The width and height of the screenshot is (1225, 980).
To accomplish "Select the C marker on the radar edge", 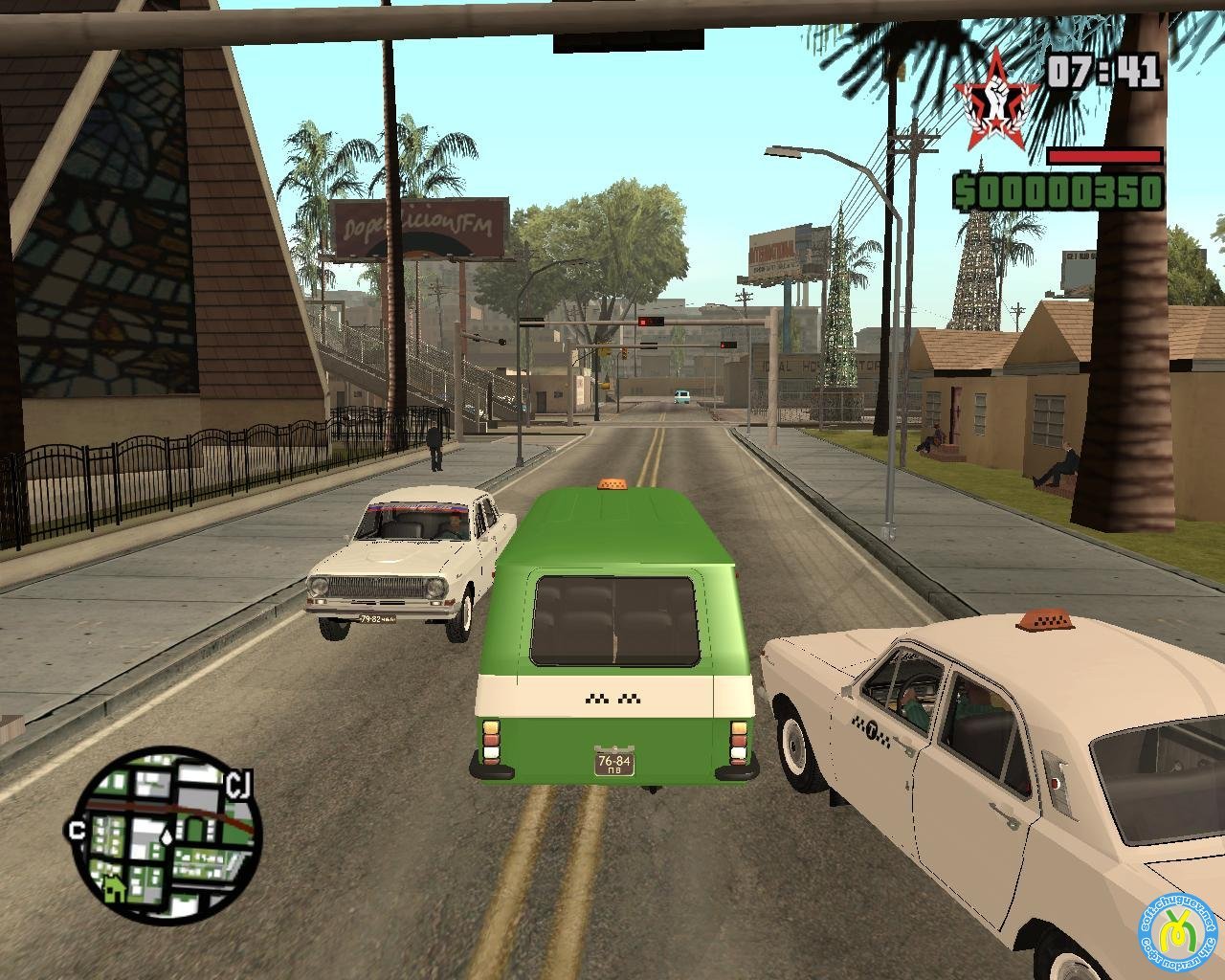I will coord(76,830).
